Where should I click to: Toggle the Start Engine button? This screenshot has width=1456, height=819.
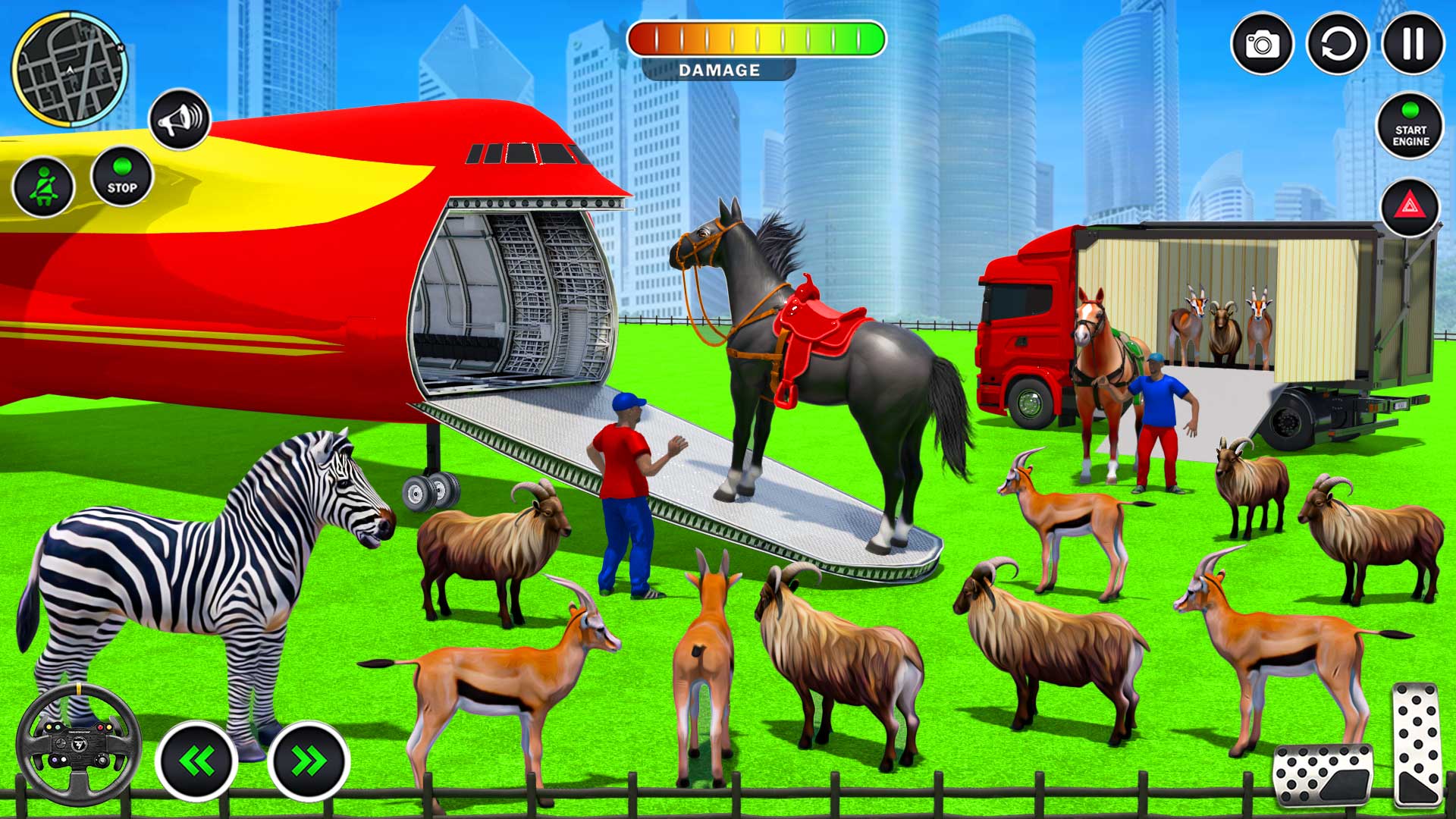(x=1409, y=125)
